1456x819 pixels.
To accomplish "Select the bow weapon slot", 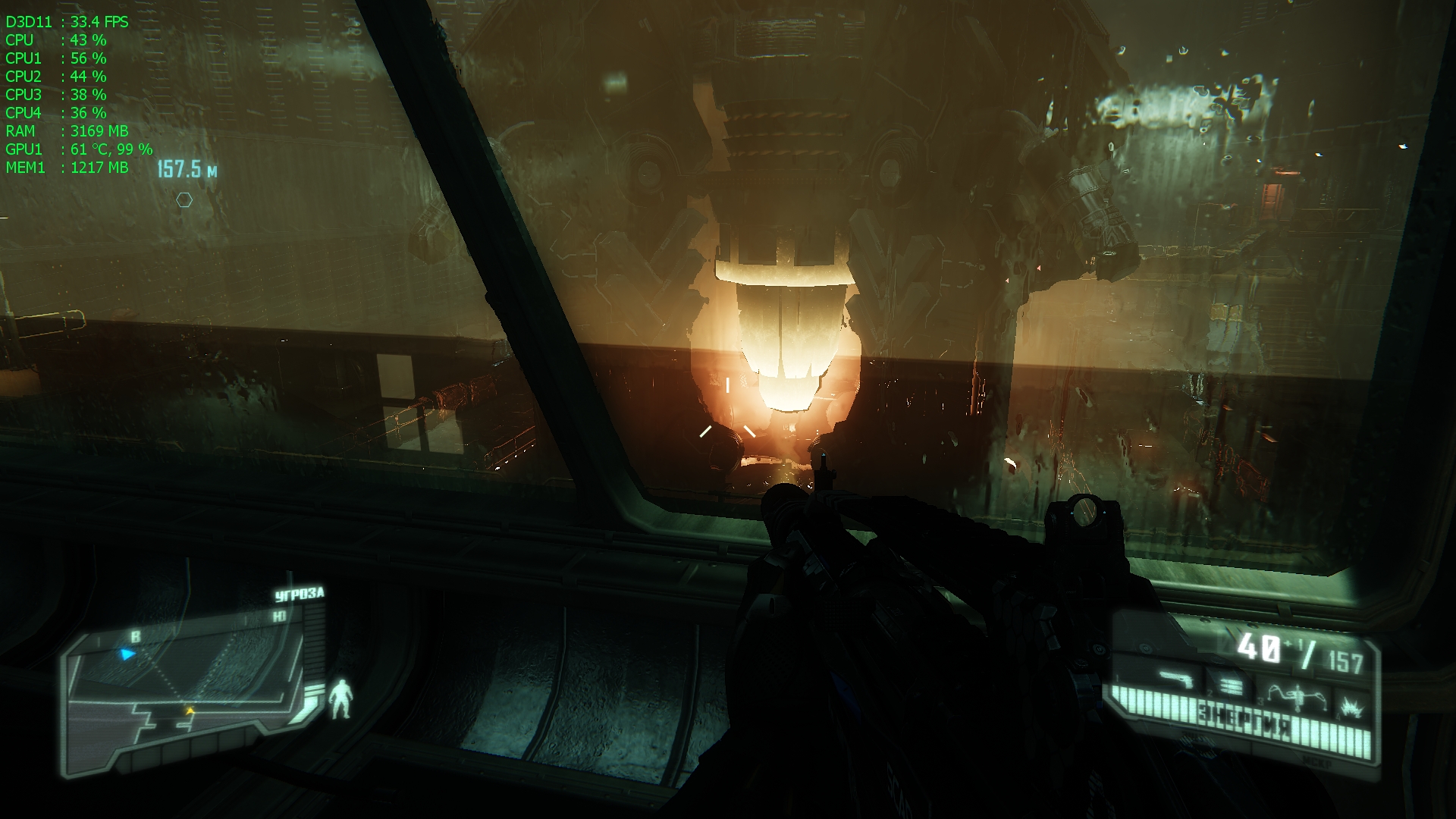I will pyautogui.click(x=1297, y=696).
